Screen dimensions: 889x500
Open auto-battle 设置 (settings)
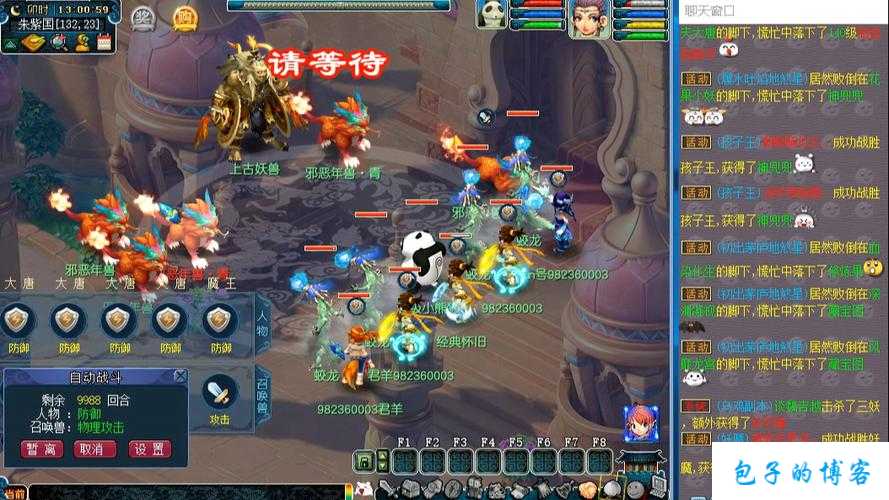tap(148, 449)
